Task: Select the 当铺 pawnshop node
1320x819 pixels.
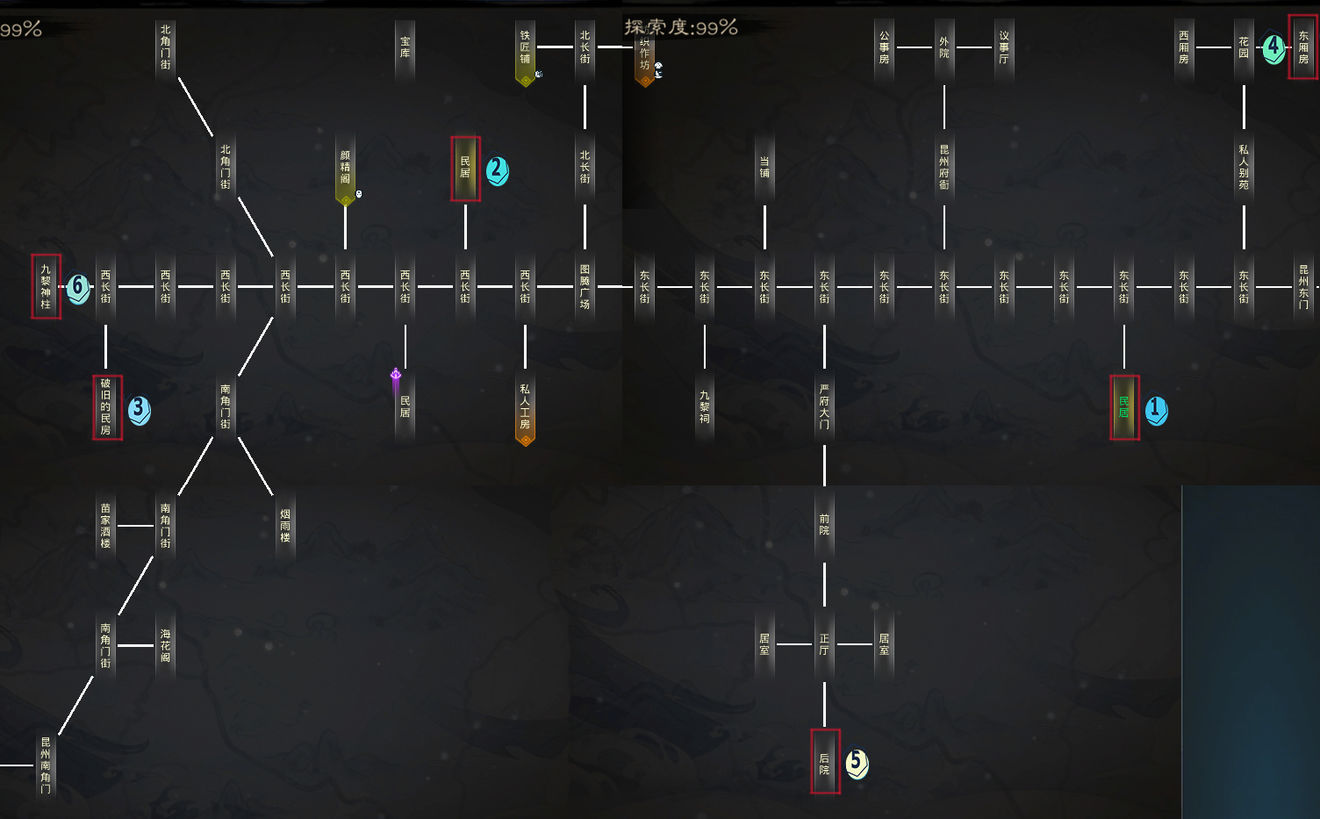Action: (765, 167)
